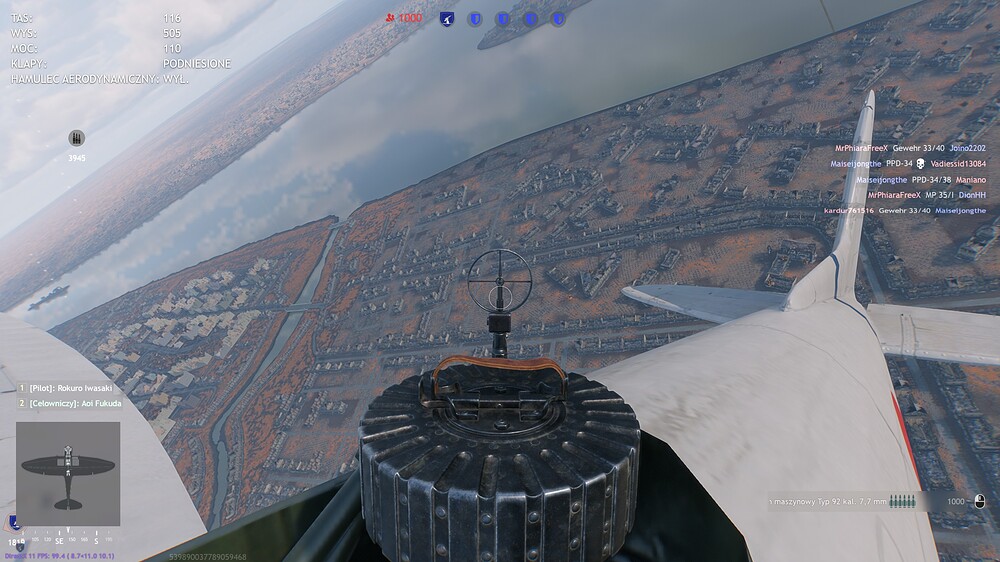Click the aircraft damage silhouette panel

(x=68, y=473)
